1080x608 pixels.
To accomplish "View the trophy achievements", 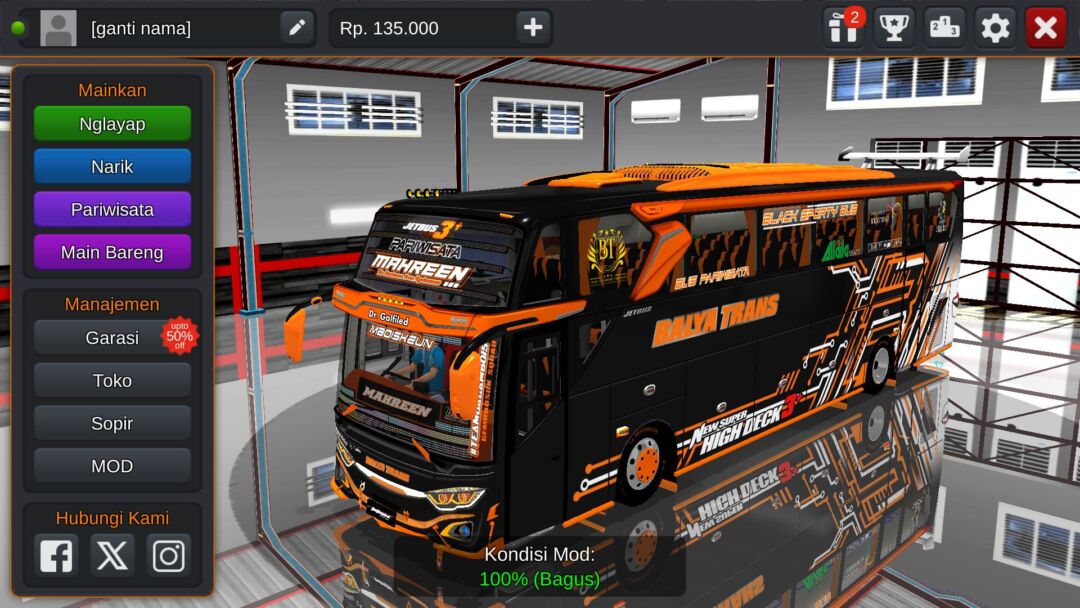I will tap(894, 28).
